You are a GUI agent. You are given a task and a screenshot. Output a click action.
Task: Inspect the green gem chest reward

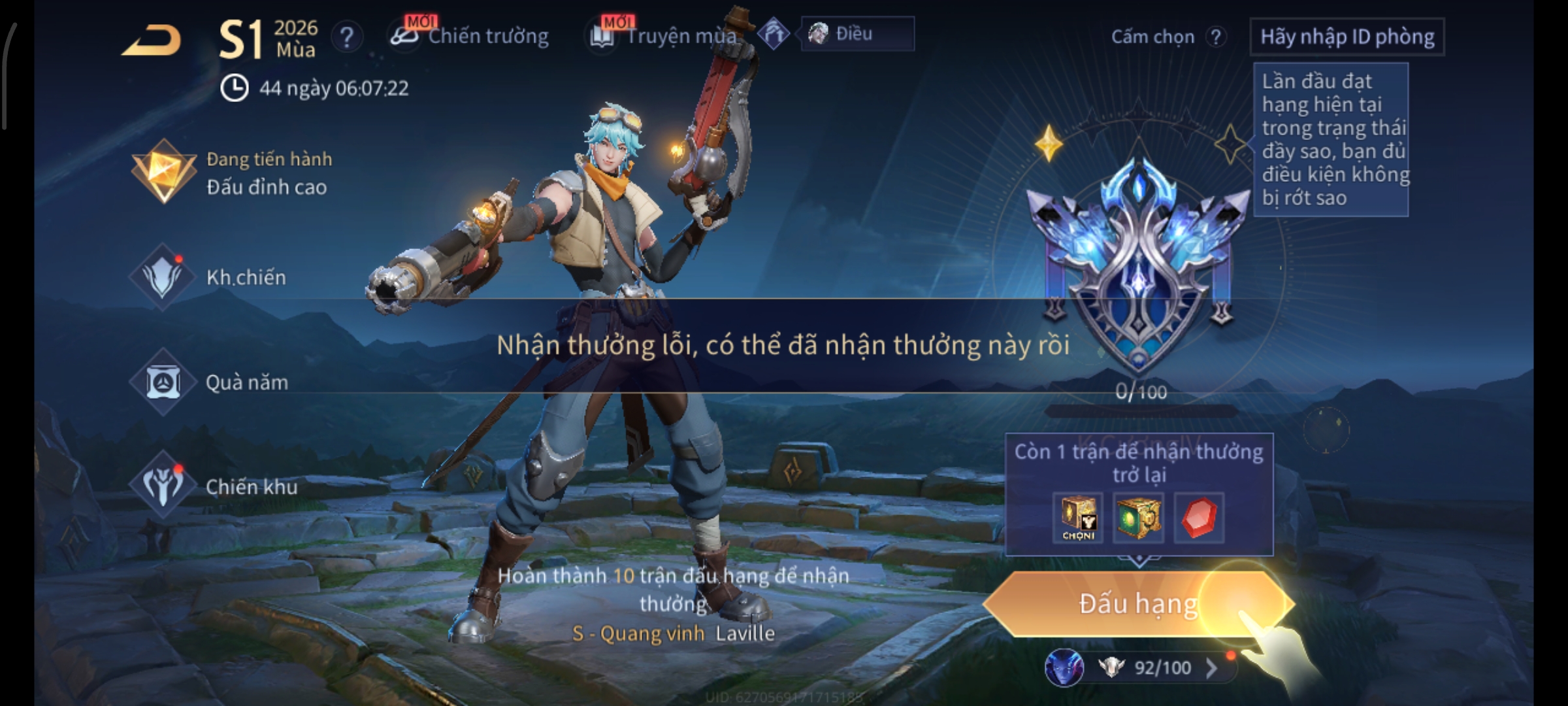pyautogui.click(x=1137, y=518)
